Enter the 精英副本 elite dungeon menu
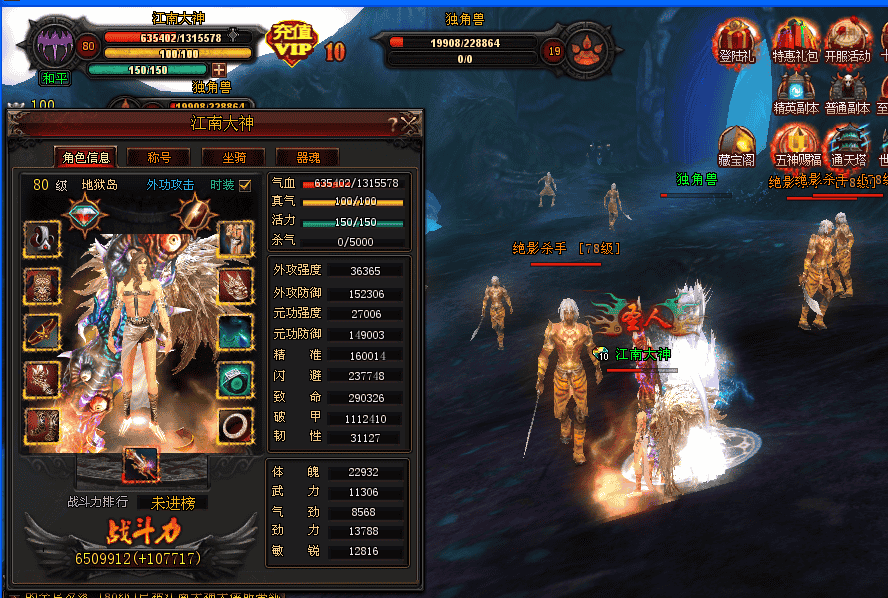The width and height of the screenshot is (888, 598). click(x=795, y=93)
